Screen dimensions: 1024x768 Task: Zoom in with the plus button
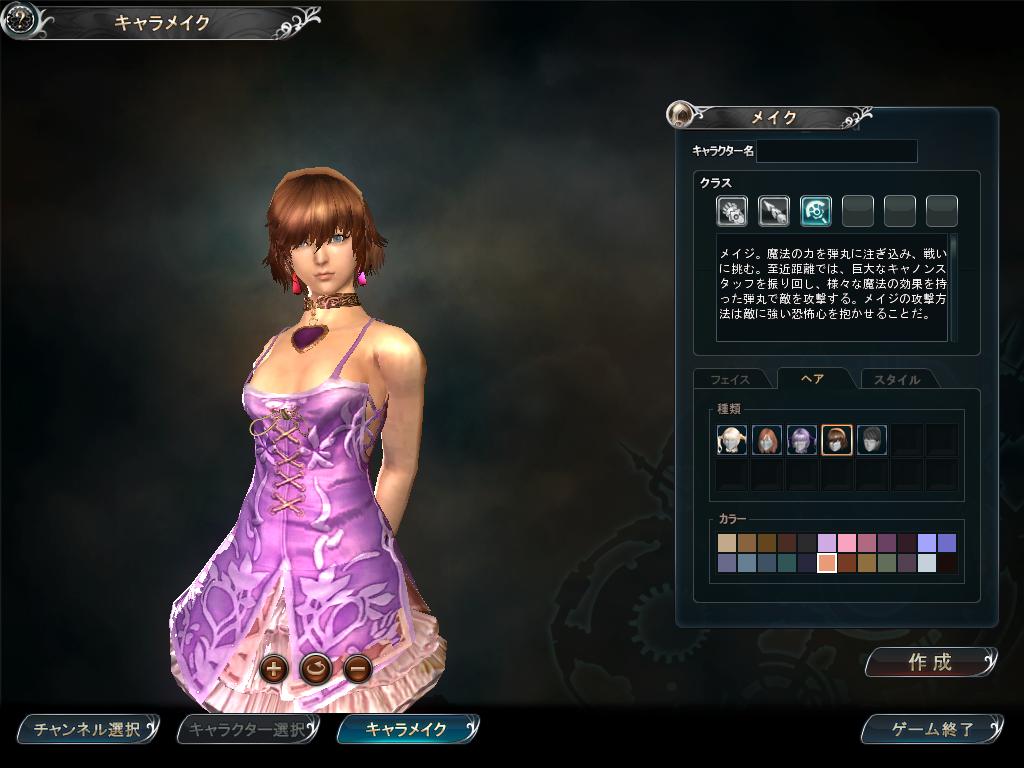274,668
